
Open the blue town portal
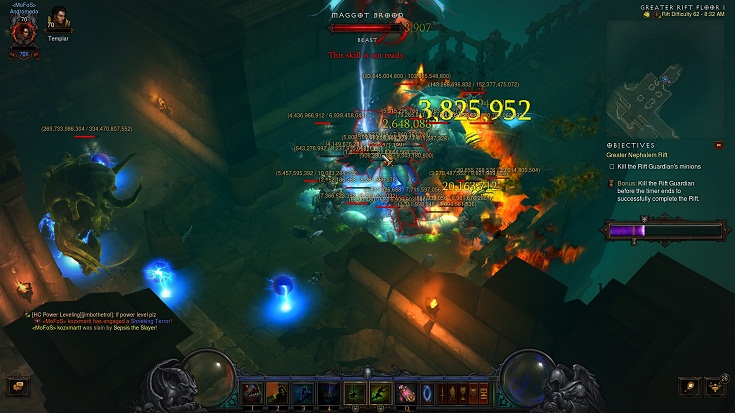tap(428, 392)
